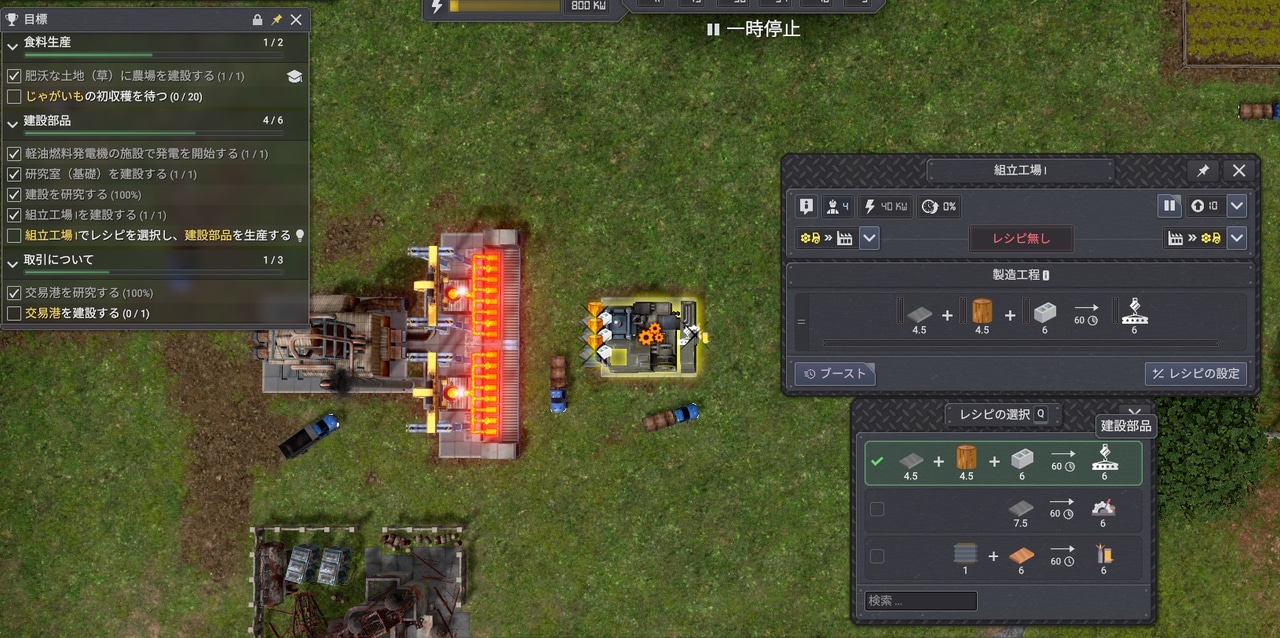Close the objectives (目標) panel
Screen dimensions: 1280x638
click(296, 19)
